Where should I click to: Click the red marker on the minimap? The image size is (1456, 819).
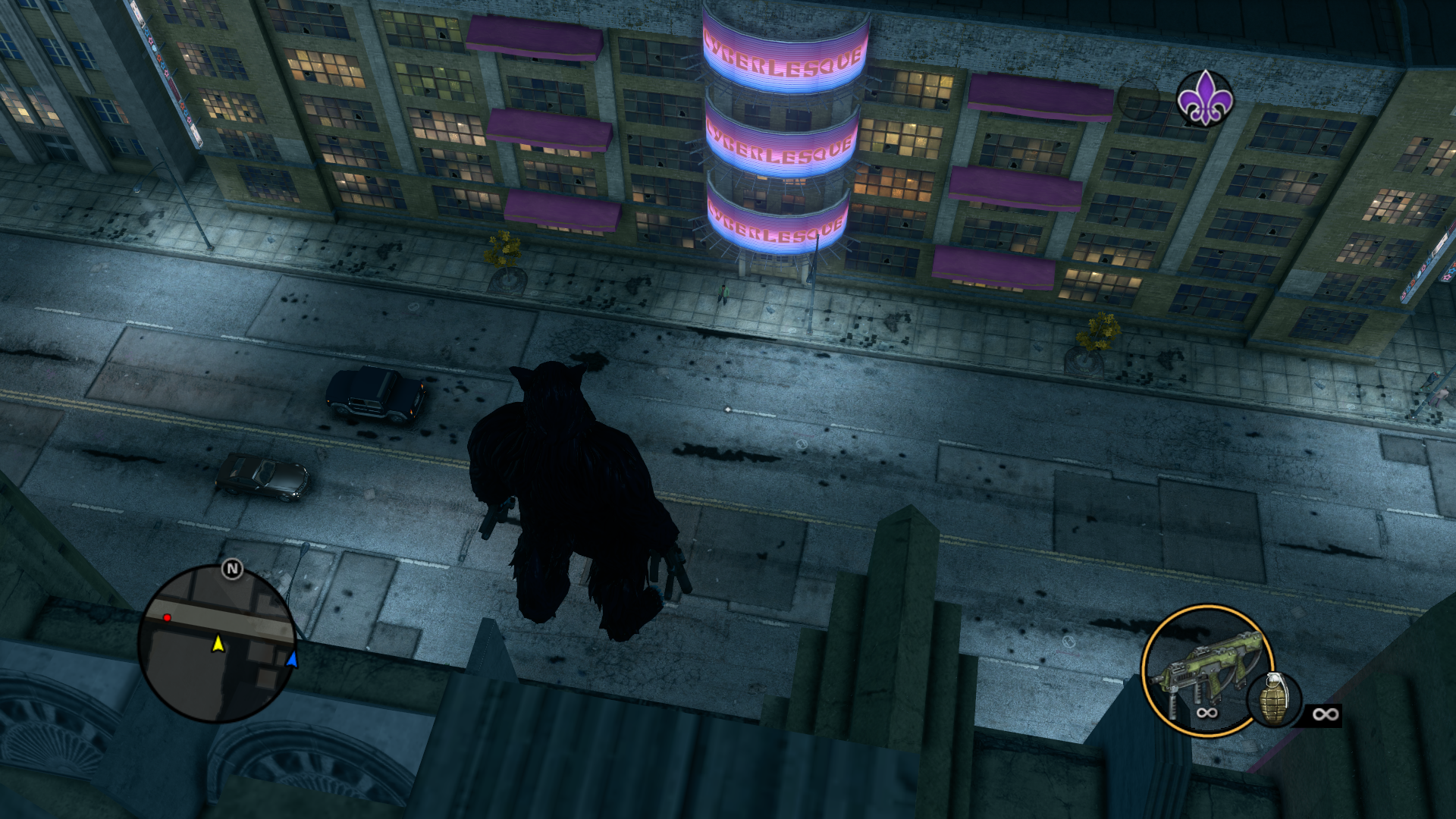point(167,618)
